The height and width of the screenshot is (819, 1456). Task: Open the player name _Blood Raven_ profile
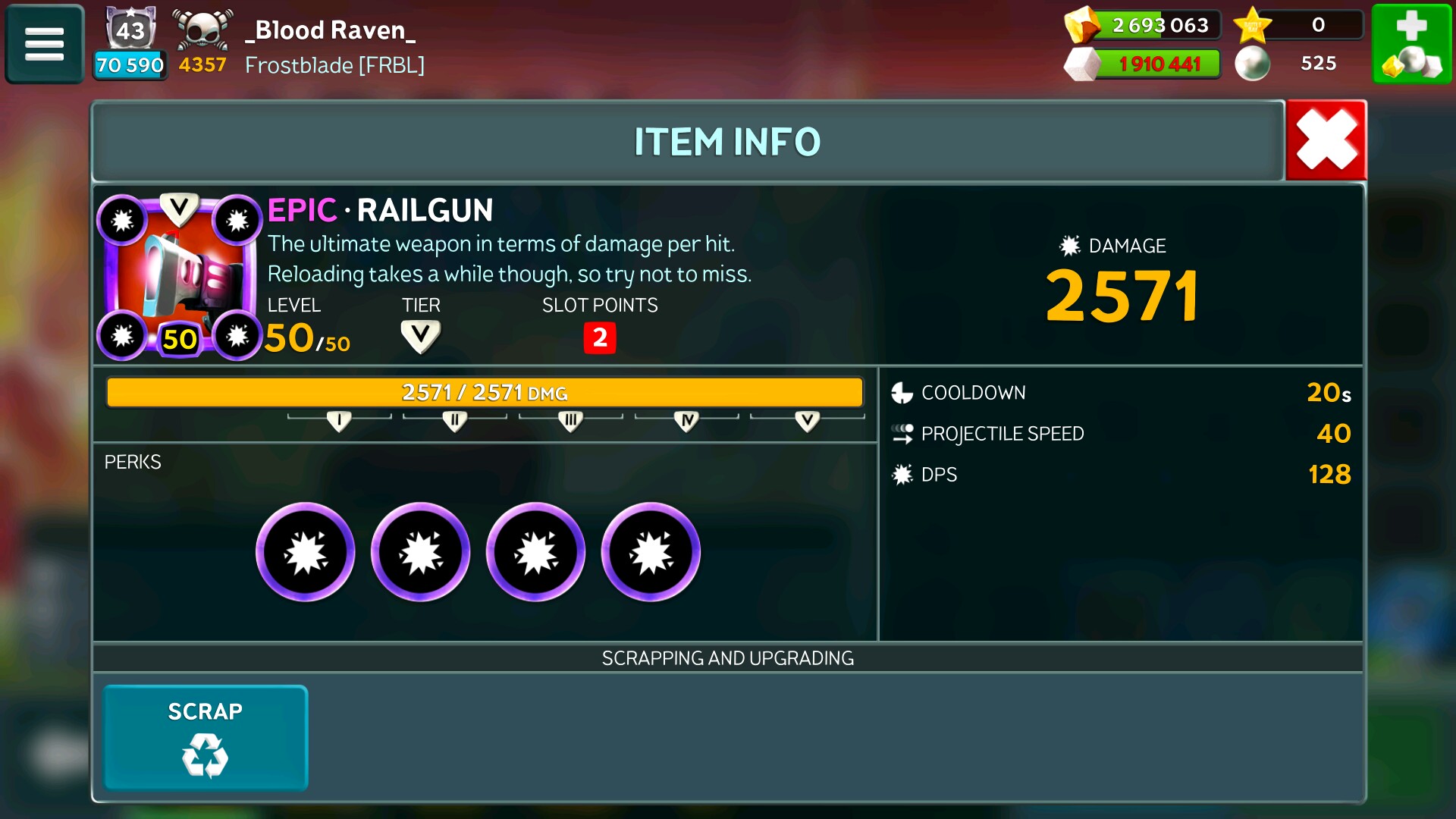[331, 30]
